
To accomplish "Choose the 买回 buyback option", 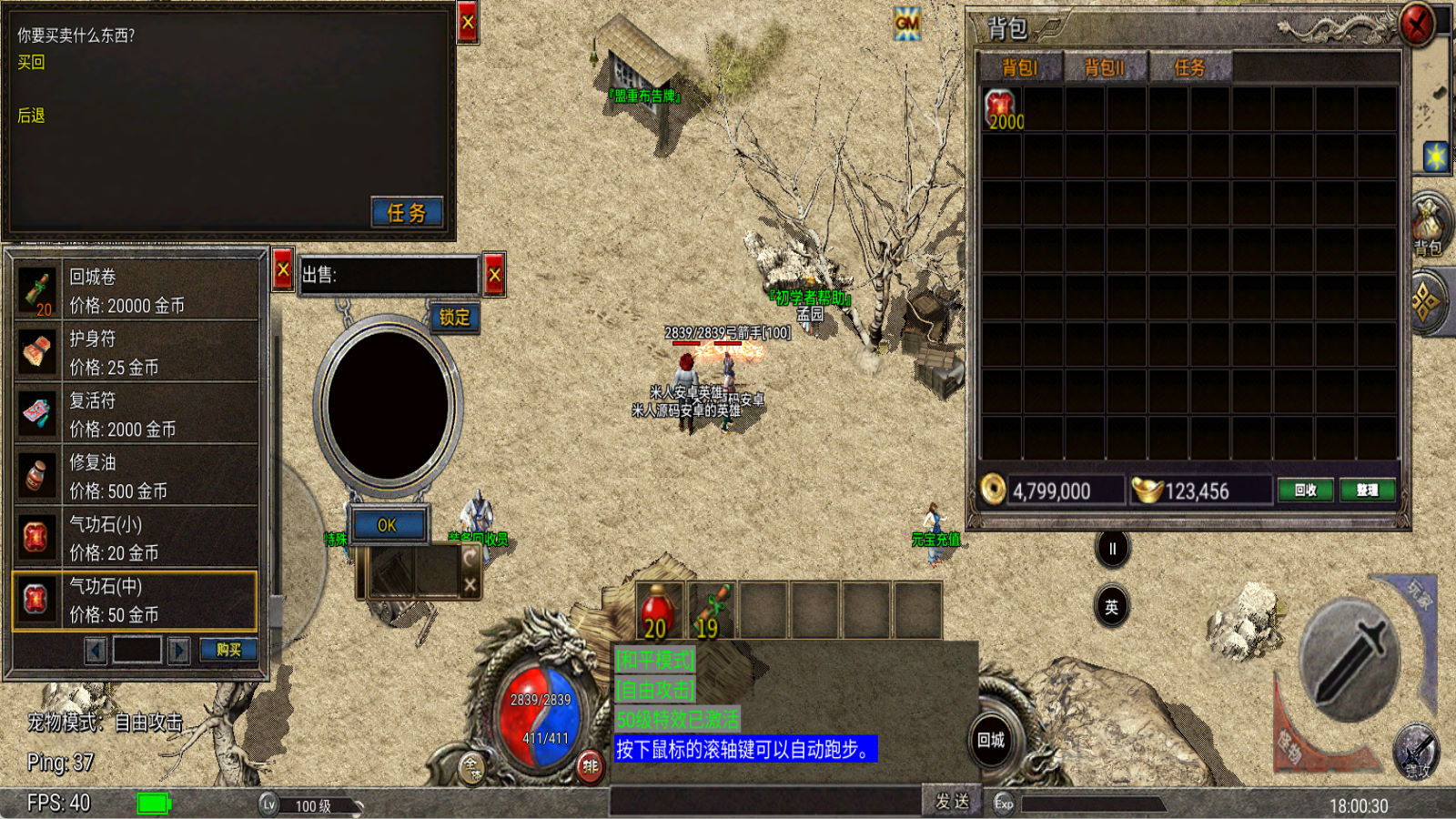I will point(31,63).
